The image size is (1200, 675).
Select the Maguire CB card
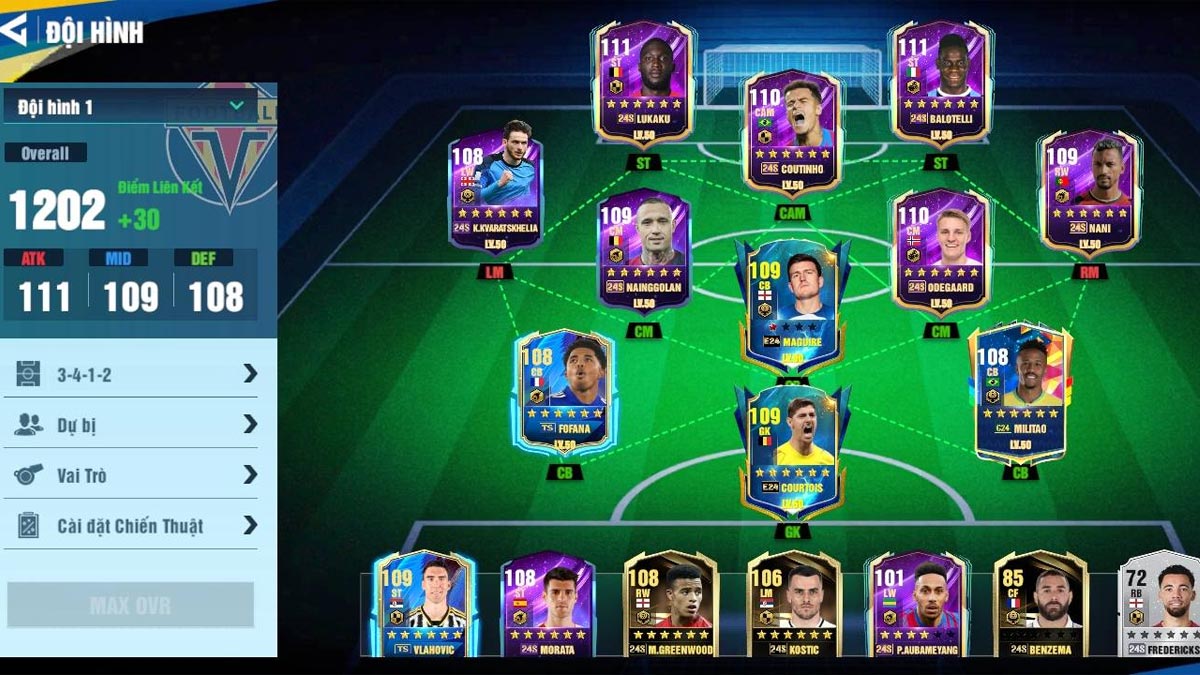[x=792, y=302]
